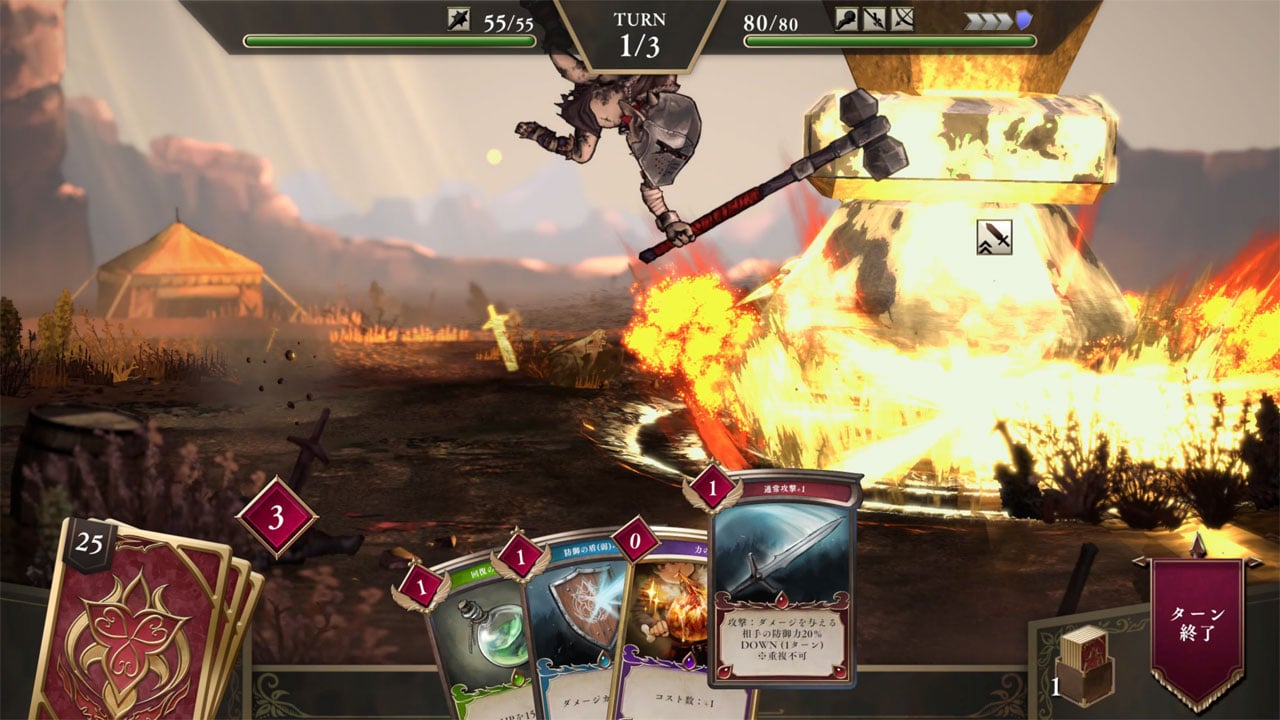Inspect the enemy's club status icon
The height and width of the screenshot is (720, 1280).
847,19
